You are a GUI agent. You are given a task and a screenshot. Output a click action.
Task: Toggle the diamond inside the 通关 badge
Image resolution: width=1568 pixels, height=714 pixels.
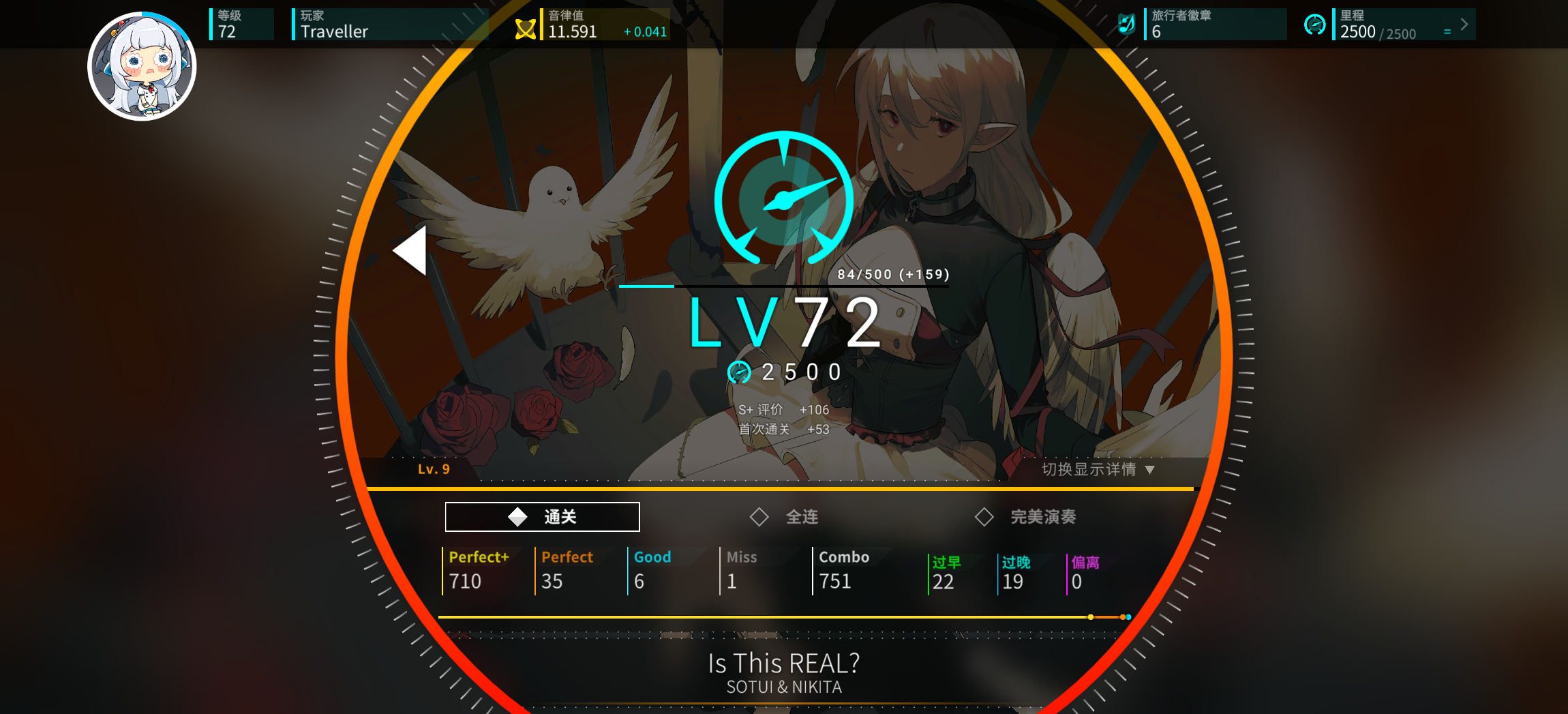point(518,516)
